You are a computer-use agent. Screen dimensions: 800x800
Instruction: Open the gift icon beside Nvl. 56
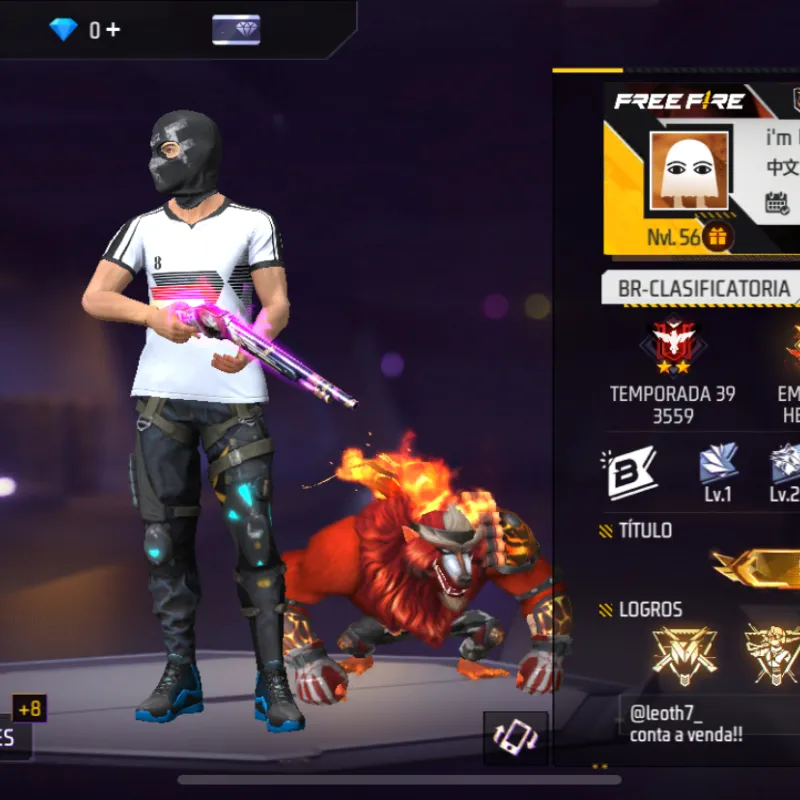pyautogui.click(x=716, y=237)
